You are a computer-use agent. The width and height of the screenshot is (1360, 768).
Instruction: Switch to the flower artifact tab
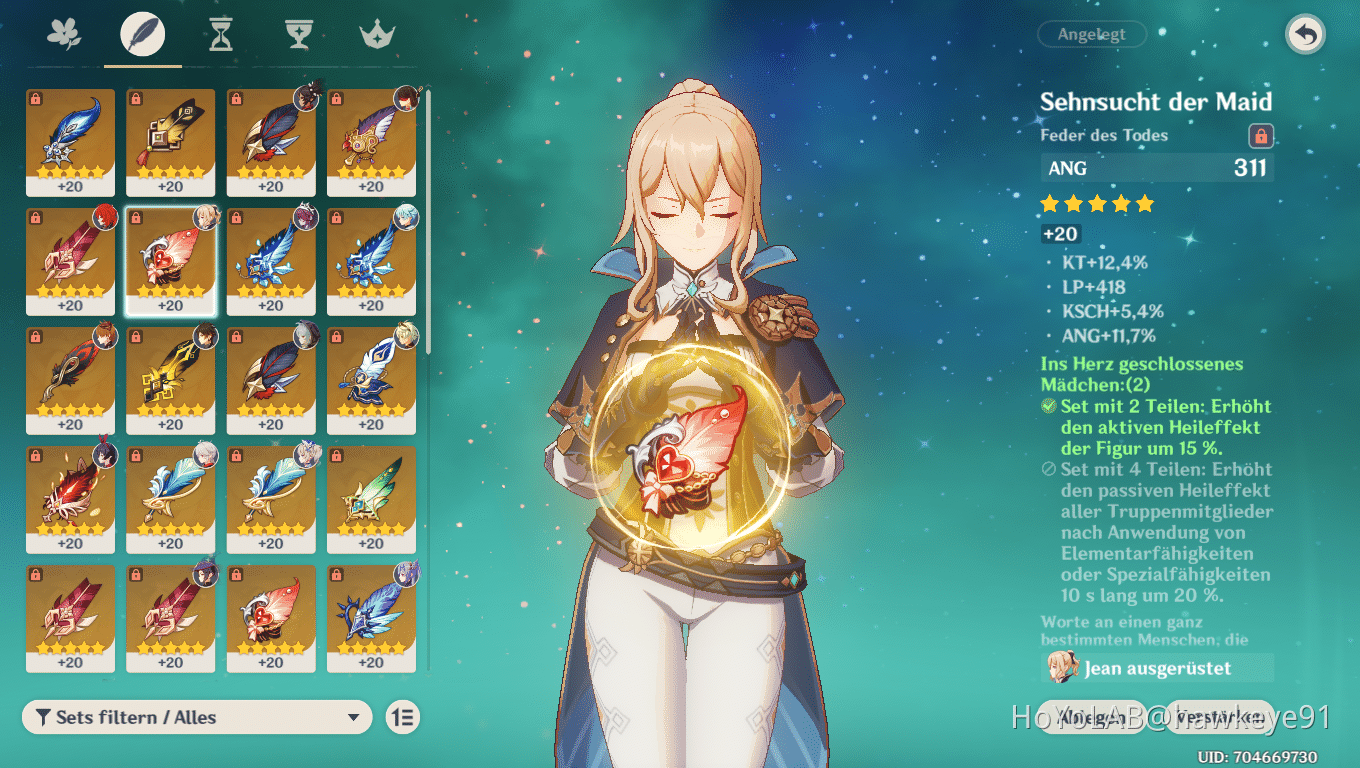click(x=64, y=35)
